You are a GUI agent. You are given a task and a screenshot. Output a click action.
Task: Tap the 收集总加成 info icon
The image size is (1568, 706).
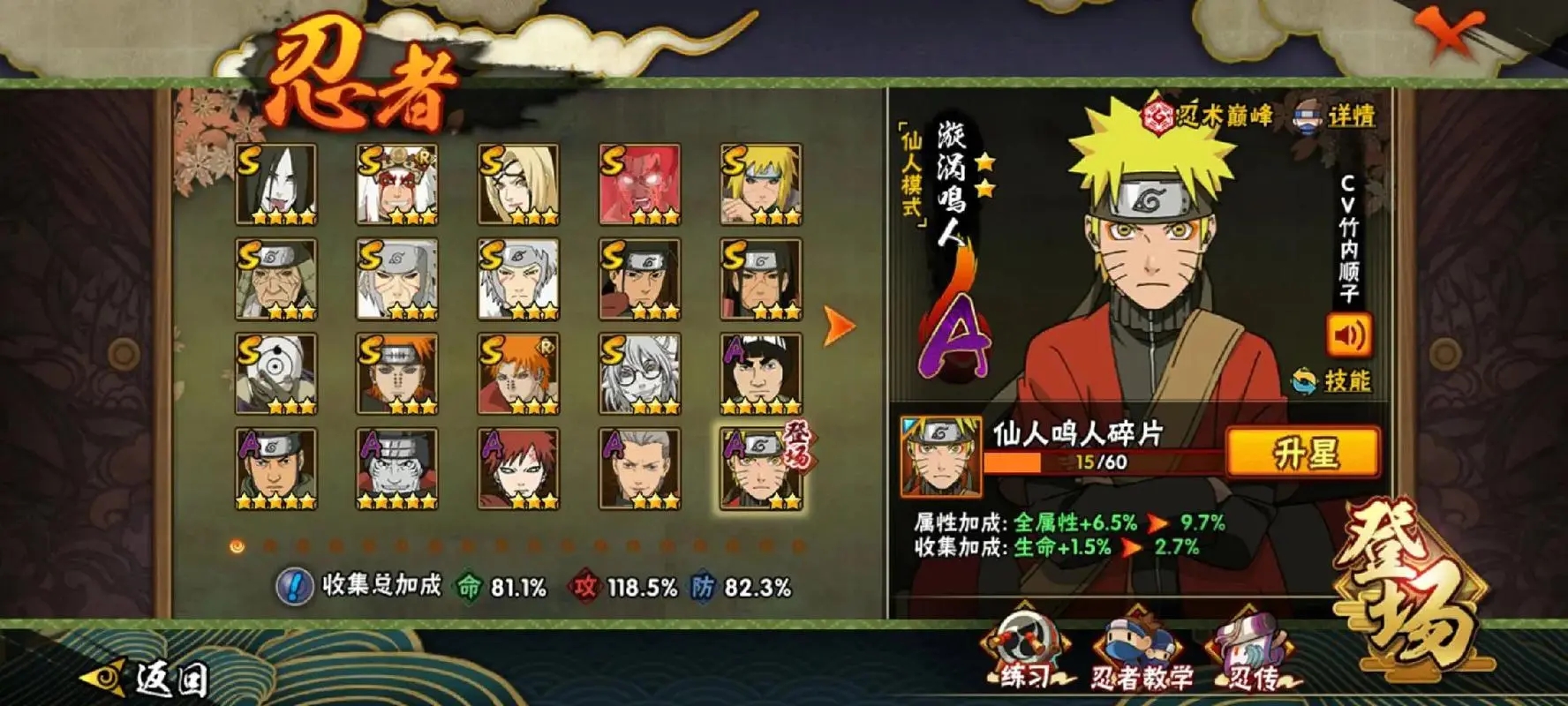[x=292, y=586]
